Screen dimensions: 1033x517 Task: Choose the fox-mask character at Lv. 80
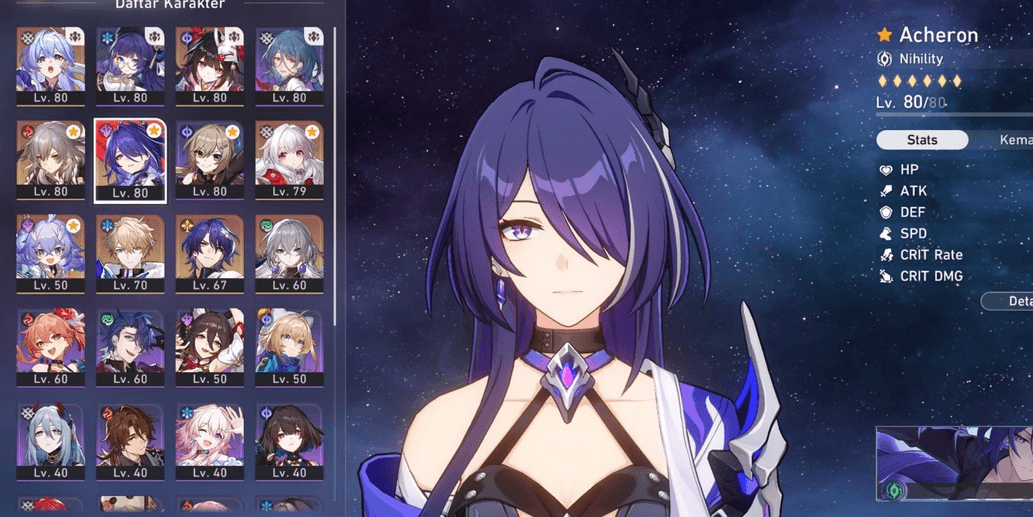(209, 65)
